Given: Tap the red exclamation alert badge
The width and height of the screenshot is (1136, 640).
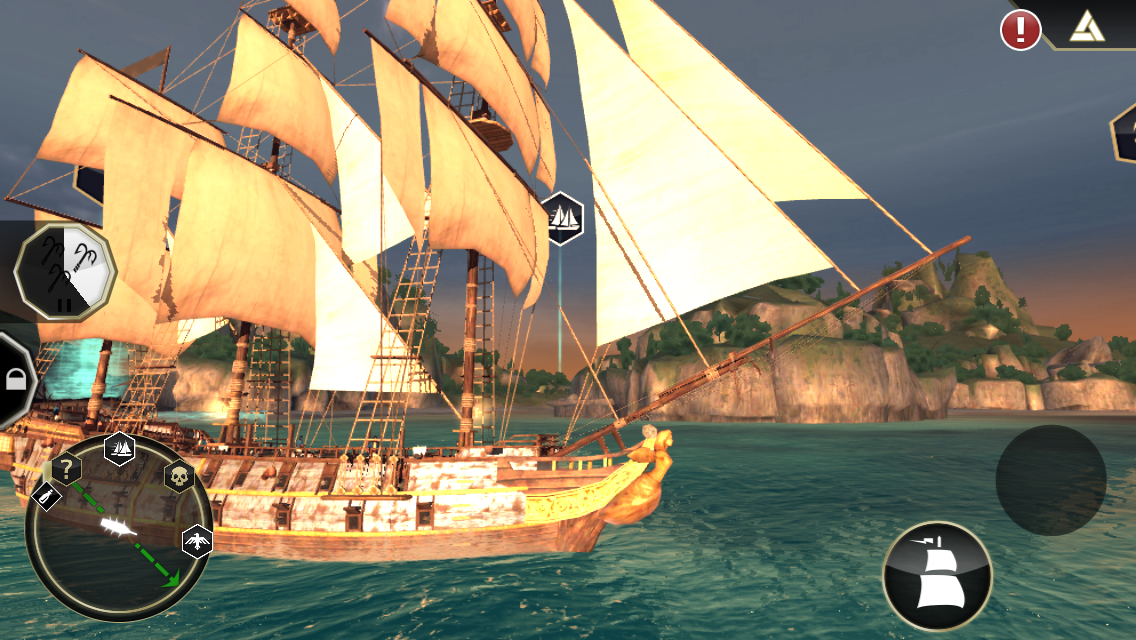Looking at the screenshot, I should pos(1020,30).
